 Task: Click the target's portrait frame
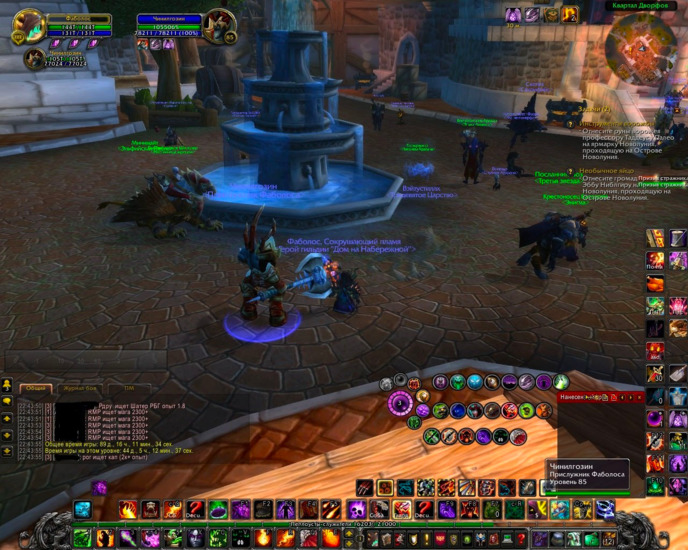point(220,26)
